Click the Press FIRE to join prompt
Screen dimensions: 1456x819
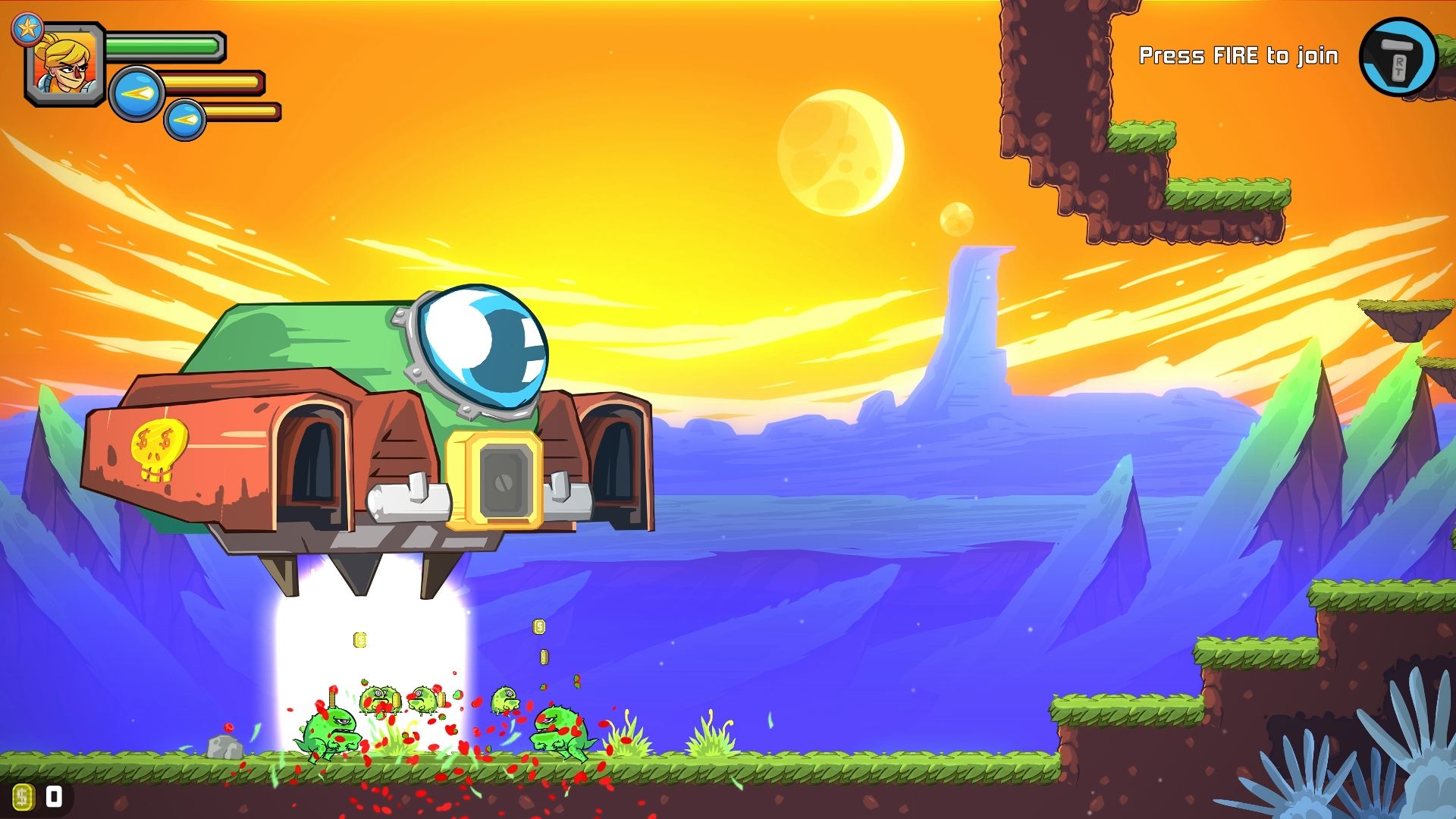coord(1239,55)
